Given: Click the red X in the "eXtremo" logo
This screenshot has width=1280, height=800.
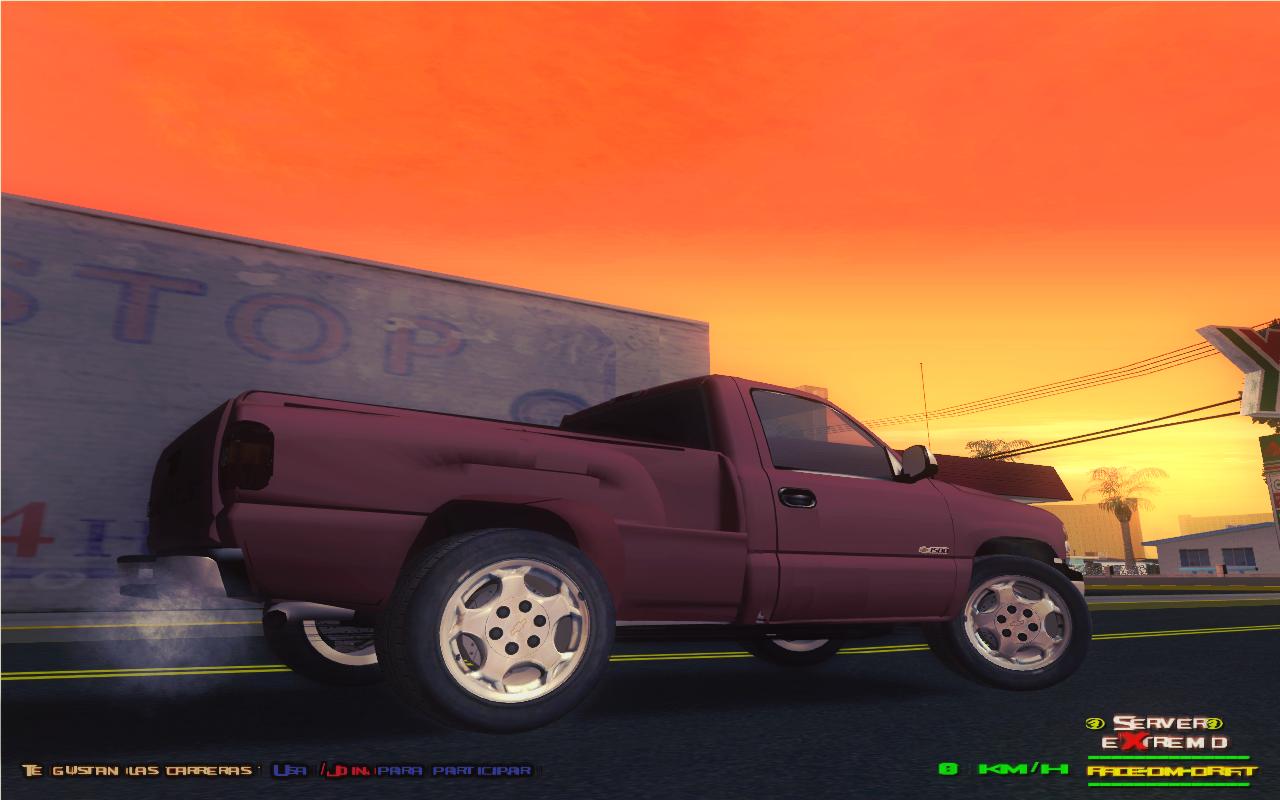Looking at the screenshot, I should [1135, 741].
